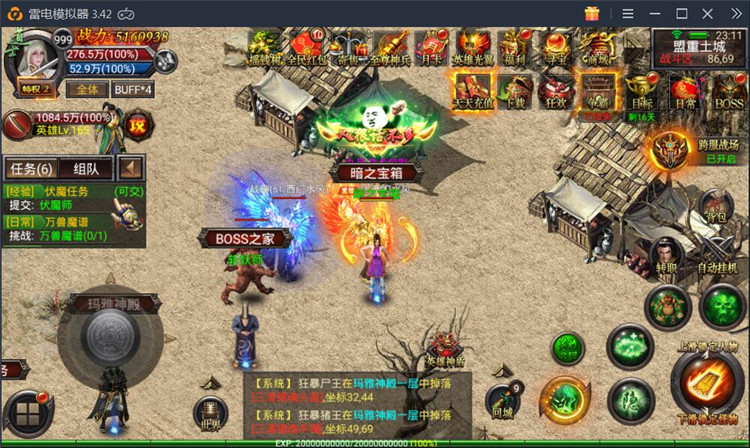Close the emulator window

[733, 13]
